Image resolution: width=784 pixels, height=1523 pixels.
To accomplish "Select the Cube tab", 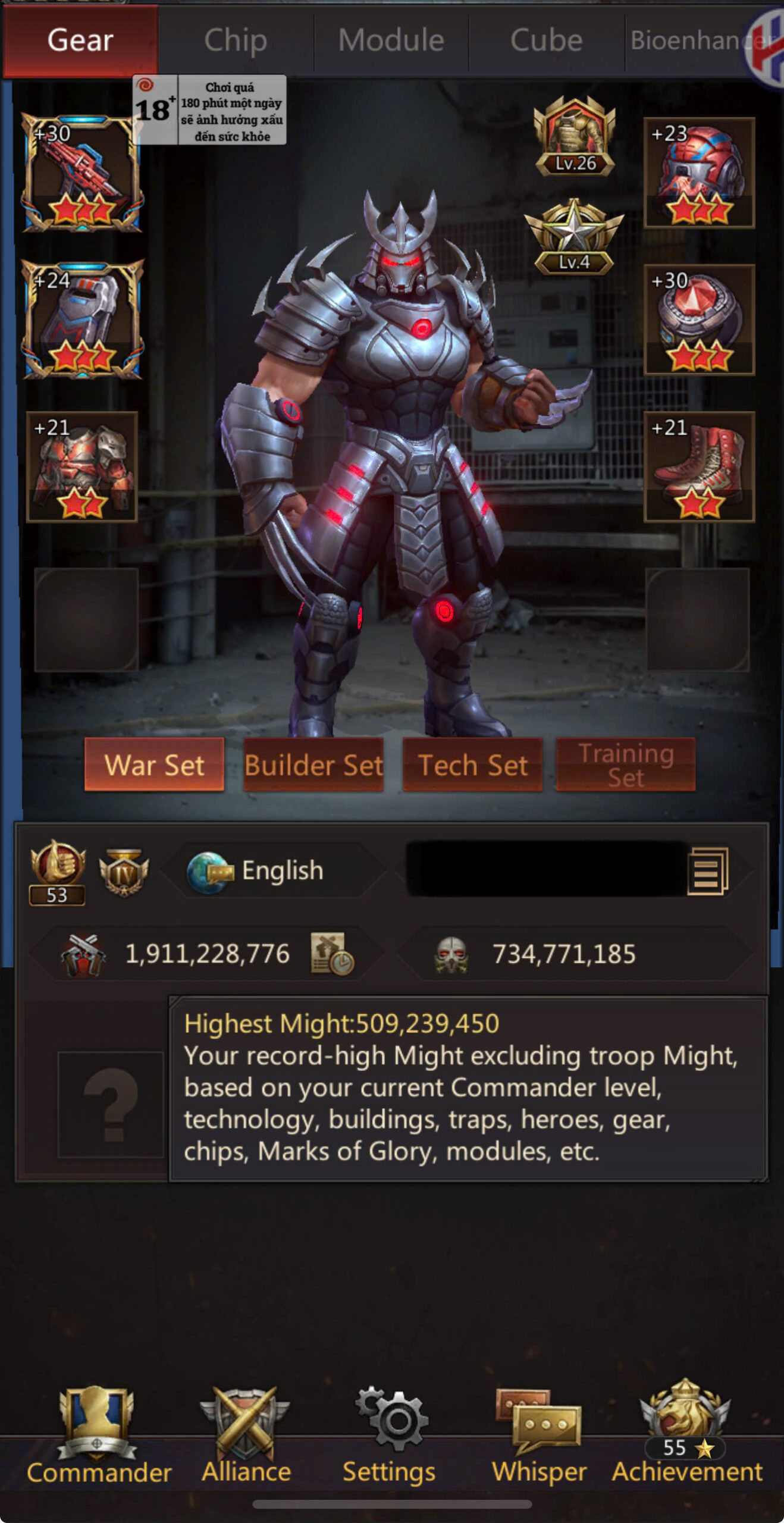I will [x=546, y=40].
